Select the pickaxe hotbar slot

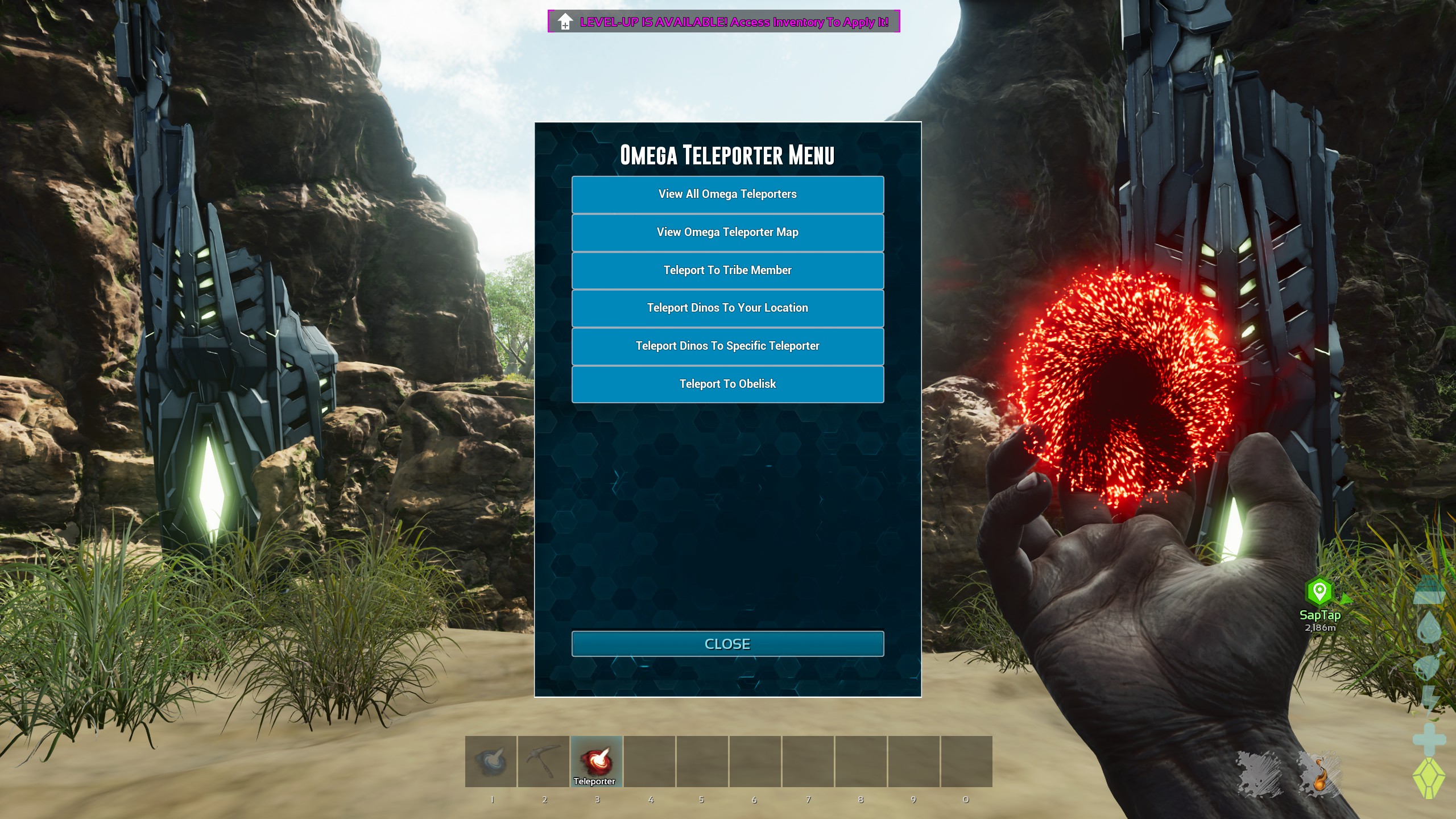click(544, 761)
